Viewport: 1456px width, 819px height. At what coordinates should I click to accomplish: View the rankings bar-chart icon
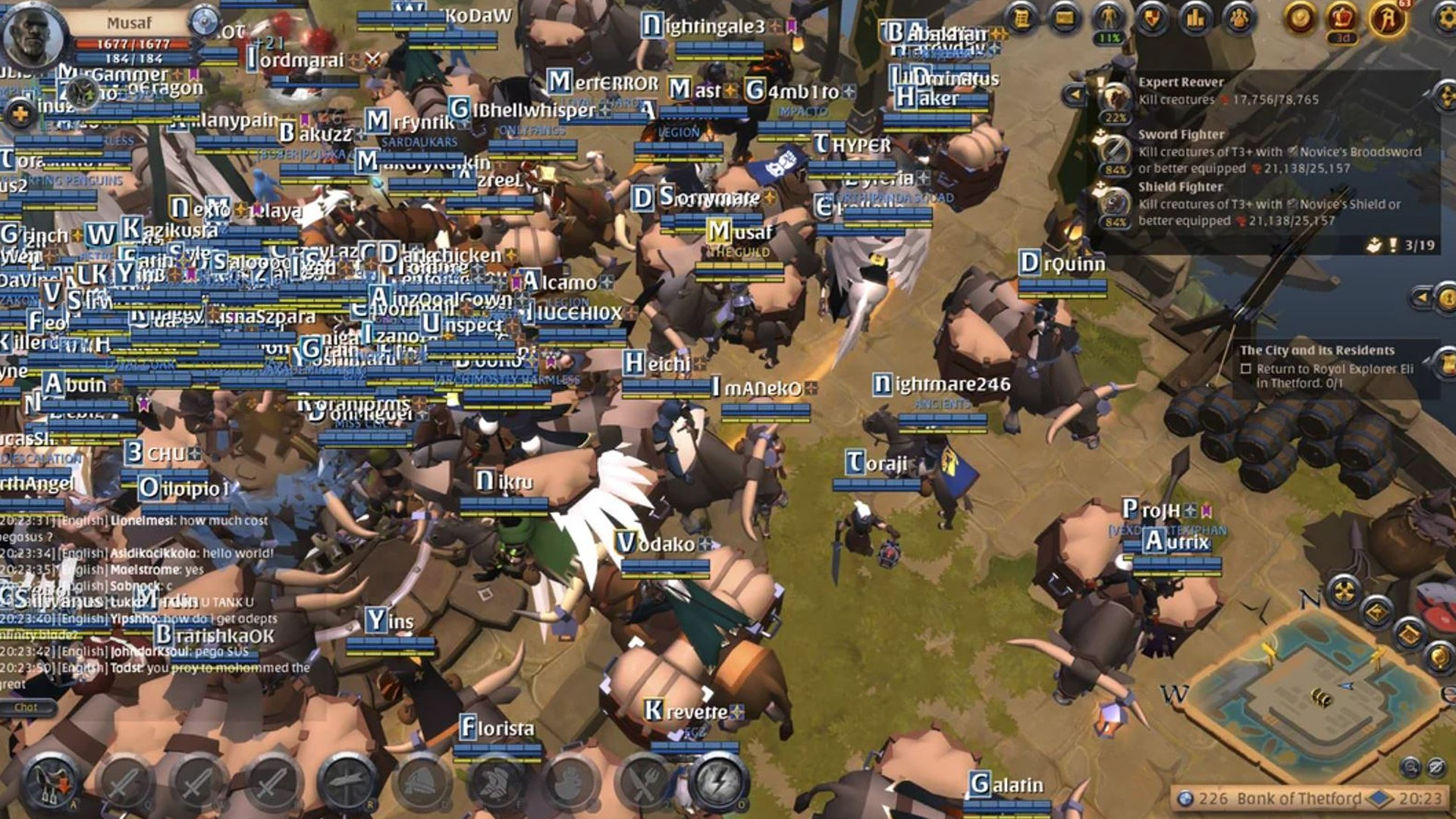(1194, 17)
